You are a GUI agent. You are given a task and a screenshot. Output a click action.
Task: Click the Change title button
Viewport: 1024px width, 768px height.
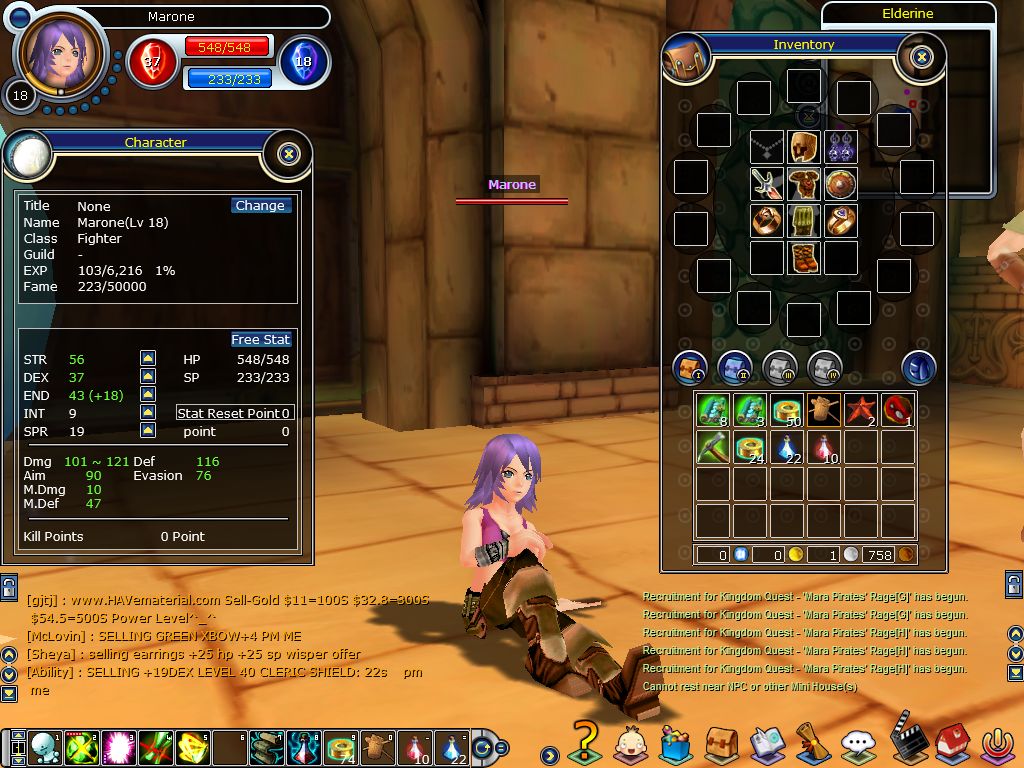tap(260, 206)
